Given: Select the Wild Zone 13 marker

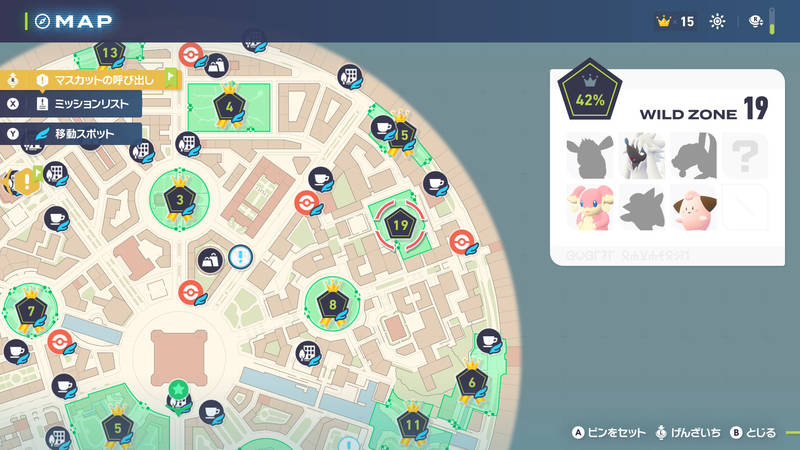Looking at the screenshot, I should [x=110, y=54].
